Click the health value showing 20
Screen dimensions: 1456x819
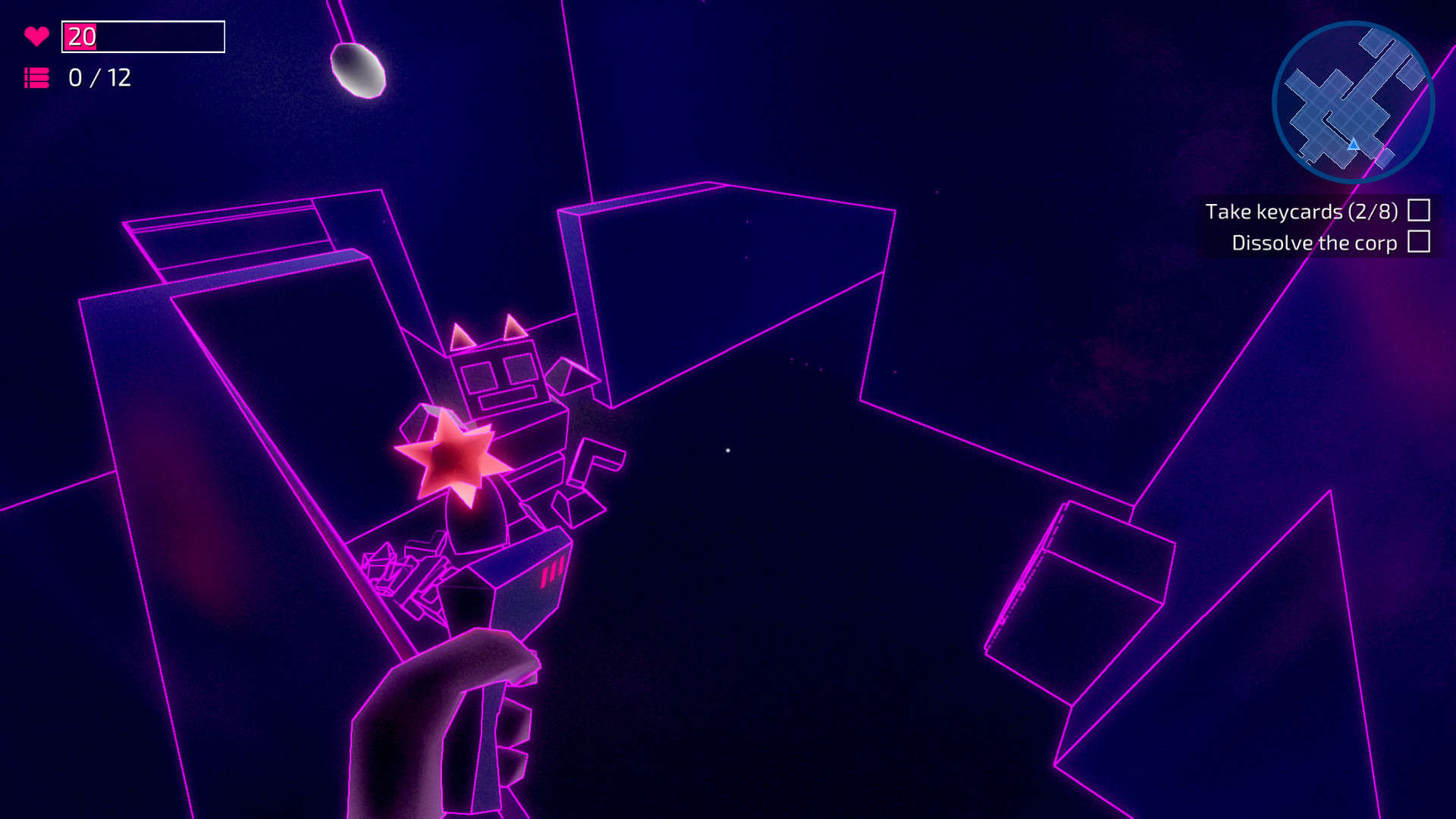[80, 35]
